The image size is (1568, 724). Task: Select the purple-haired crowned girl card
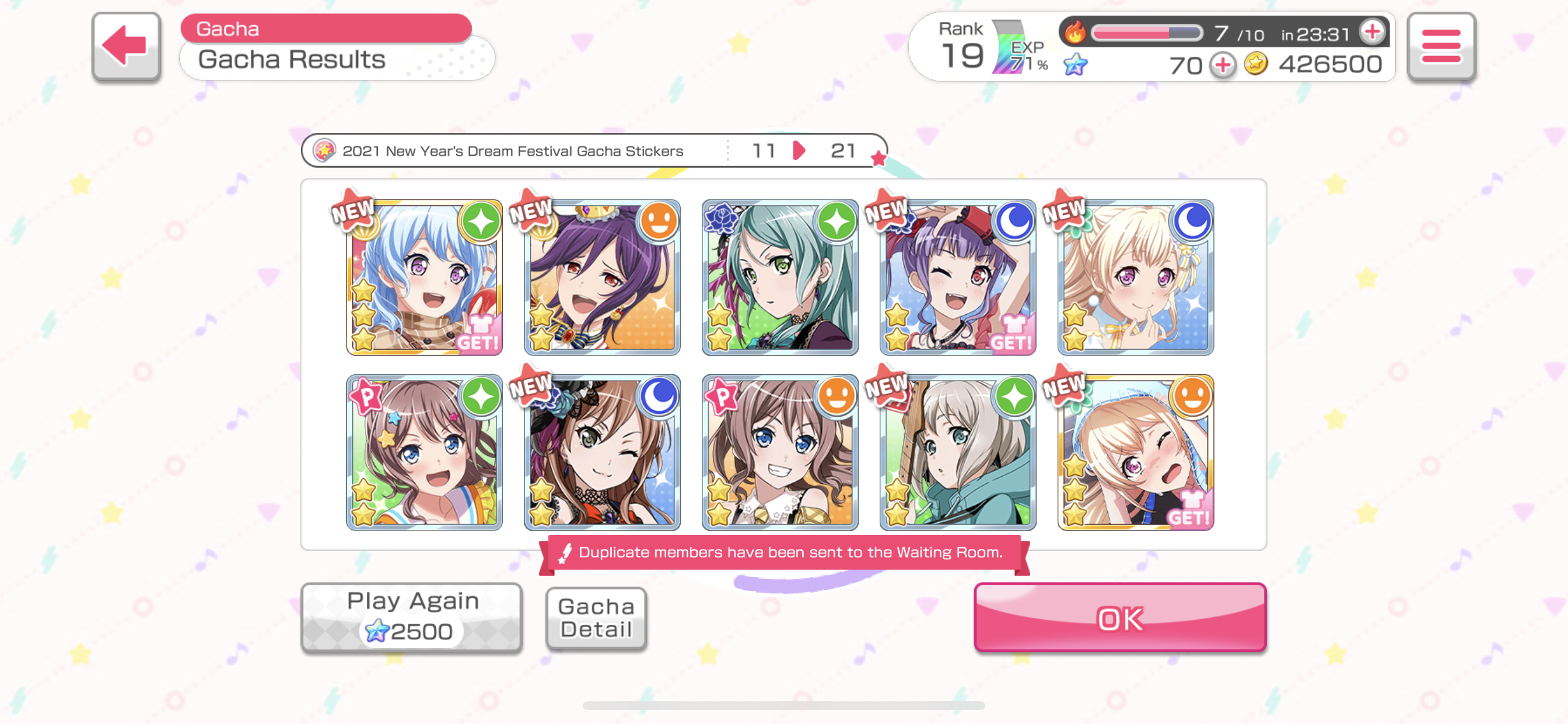602,277
